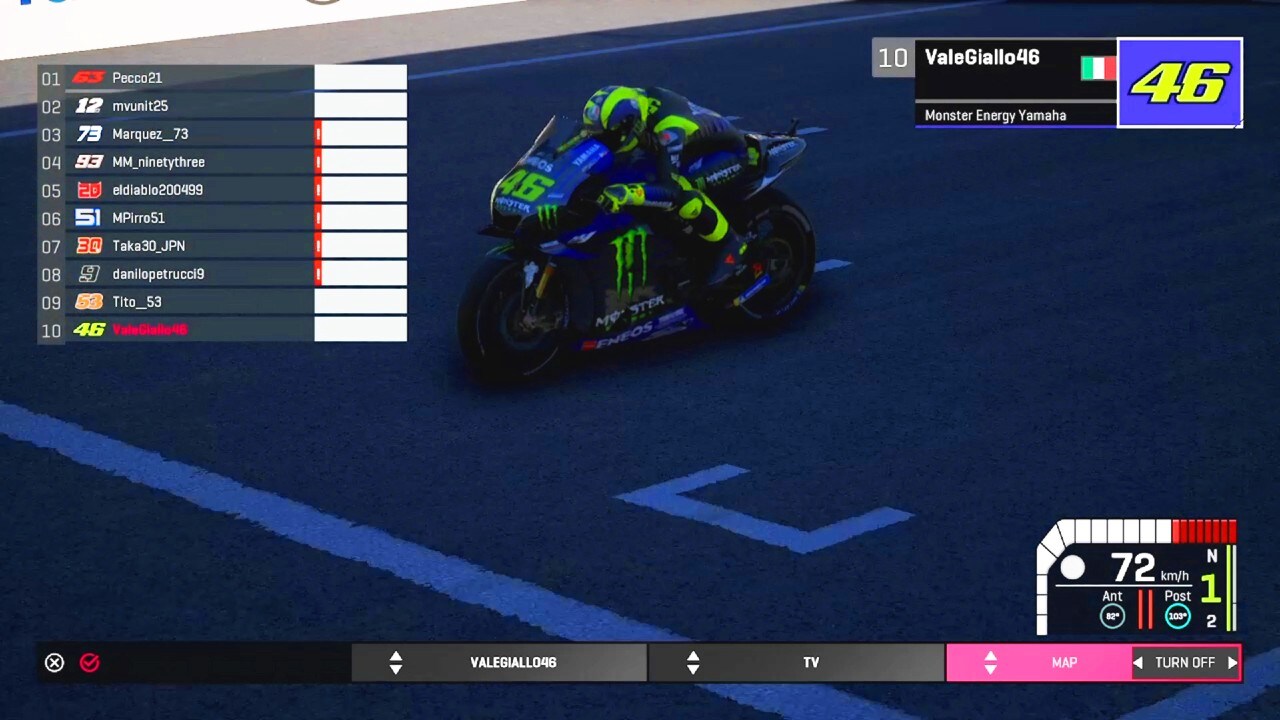Turn off the TV camera view
Viewport: 1280px width, 720px height.
[x=1185, y=662]
